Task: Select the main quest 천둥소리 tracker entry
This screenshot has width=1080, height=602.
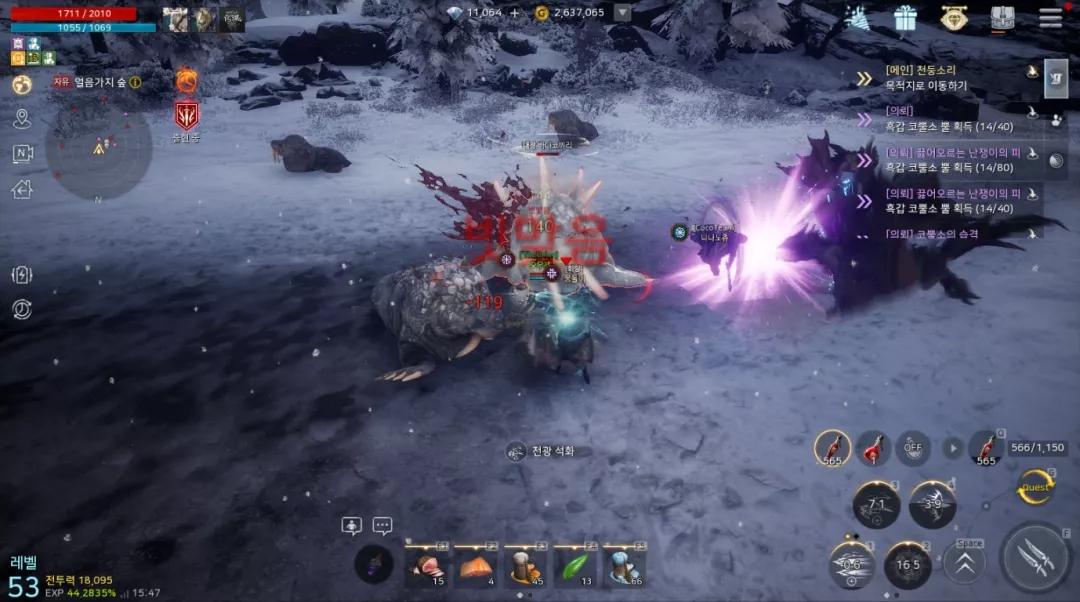Action: (950, 79)
